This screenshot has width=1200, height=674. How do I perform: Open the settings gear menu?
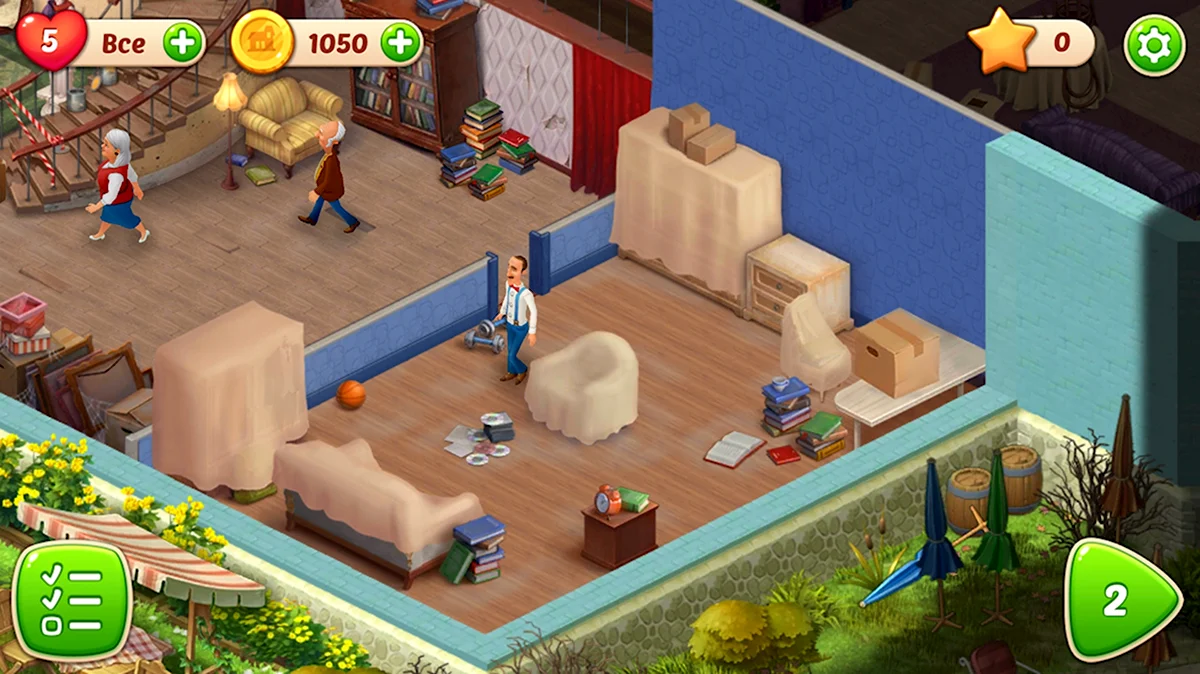(x=1154, y=45)
